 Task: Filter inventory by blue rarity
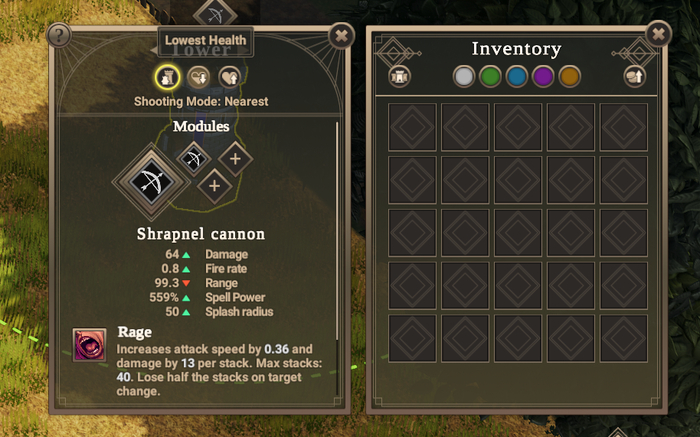pos(516,76)
